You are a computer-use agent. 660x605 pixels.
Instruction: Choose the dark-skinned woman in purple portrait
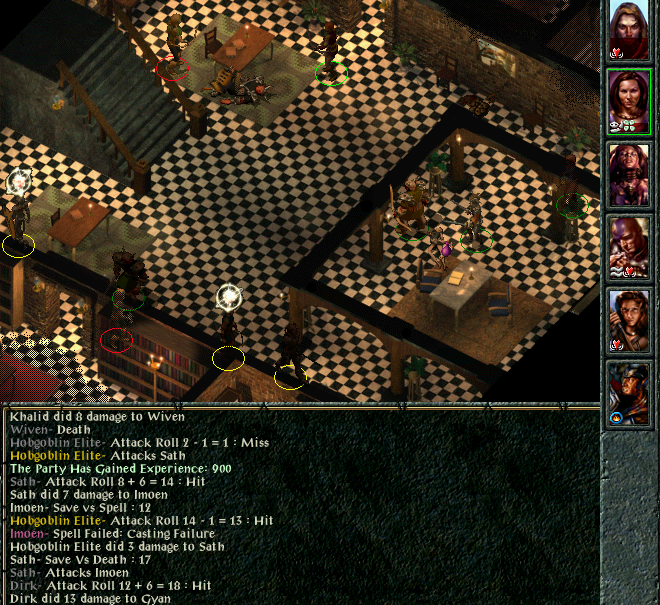[x=630, y=174]
